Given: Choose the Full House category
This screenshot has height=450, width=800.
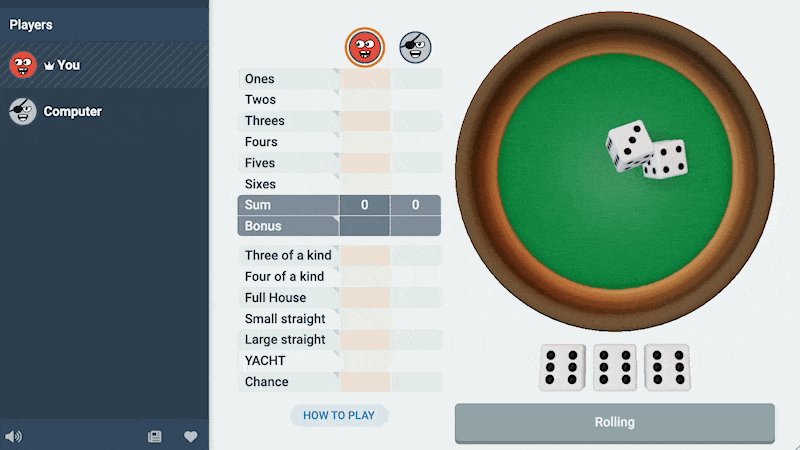Looking at the screenshot, I should 364,297.
